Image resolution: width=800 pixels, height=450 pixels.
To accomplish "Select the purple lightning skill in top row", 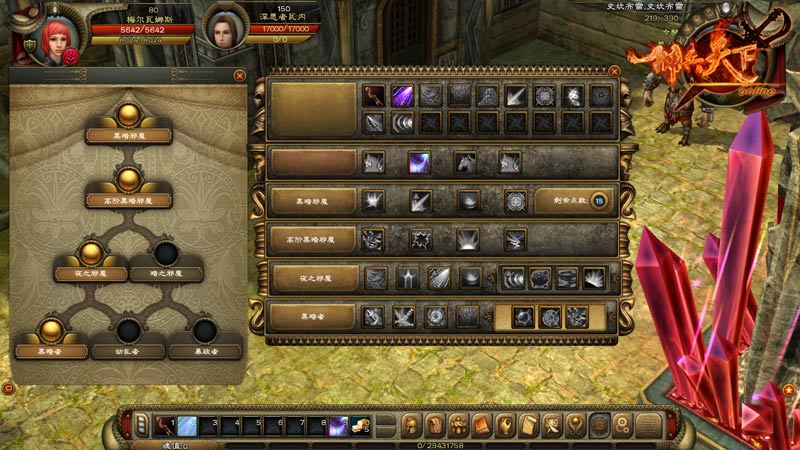I will pos(402,96).
